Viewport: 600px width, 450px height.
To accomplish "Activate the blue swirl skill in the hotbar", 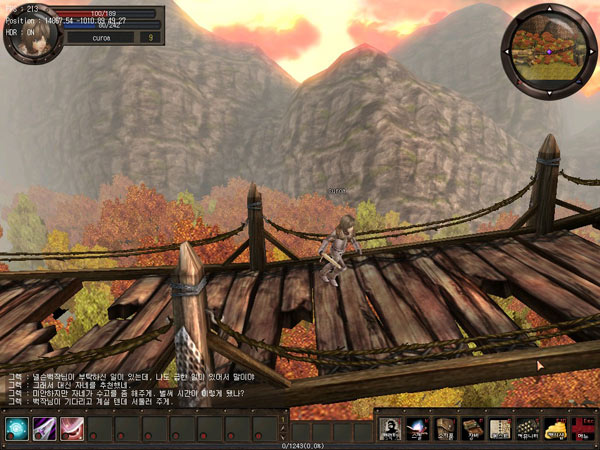I will pyautogui.click(x=17, y=429).
